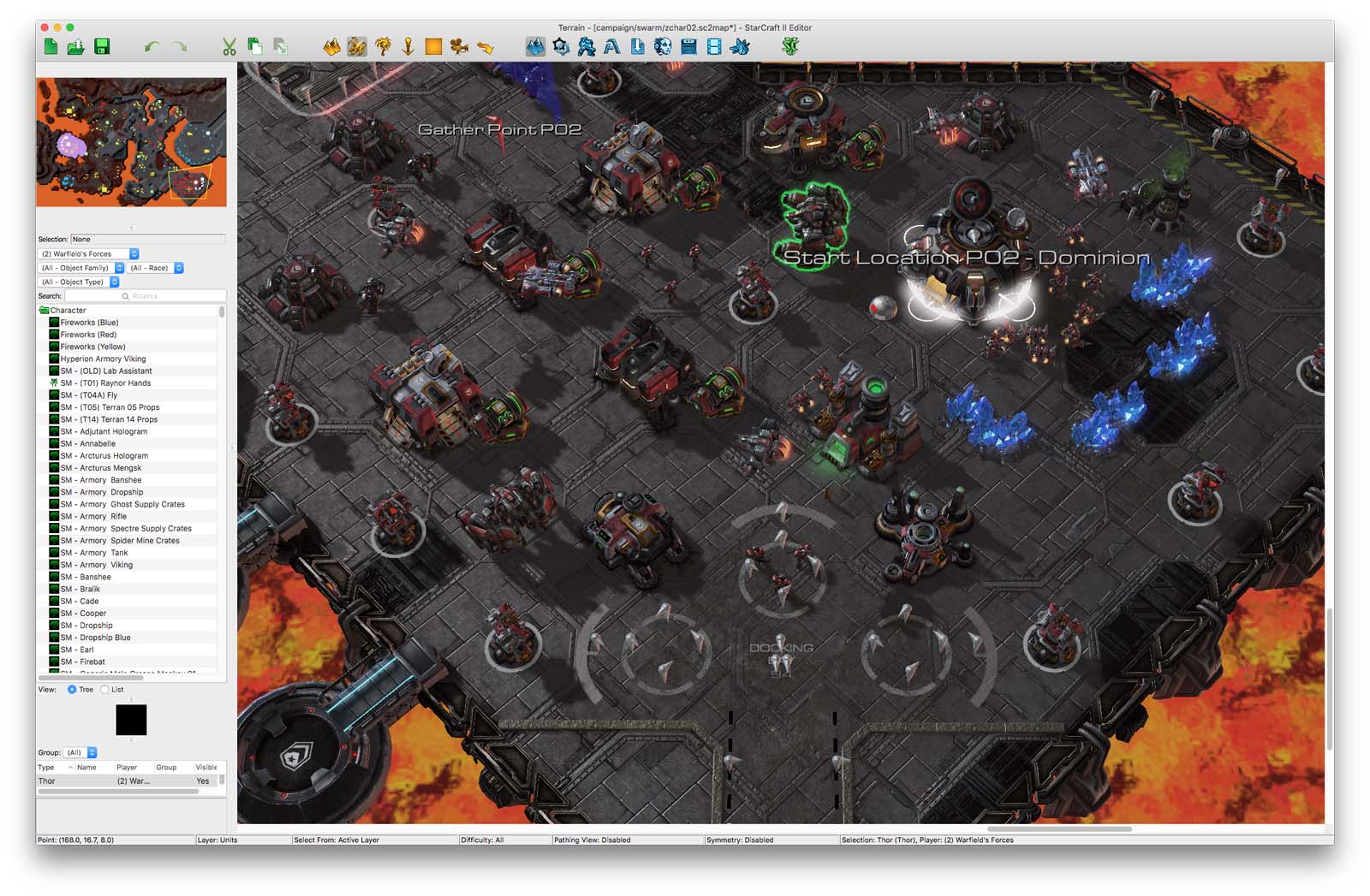Switch the view to List mode
Image resolution: width=1370 pixels, height=896 pixels.
click(105, 690)
